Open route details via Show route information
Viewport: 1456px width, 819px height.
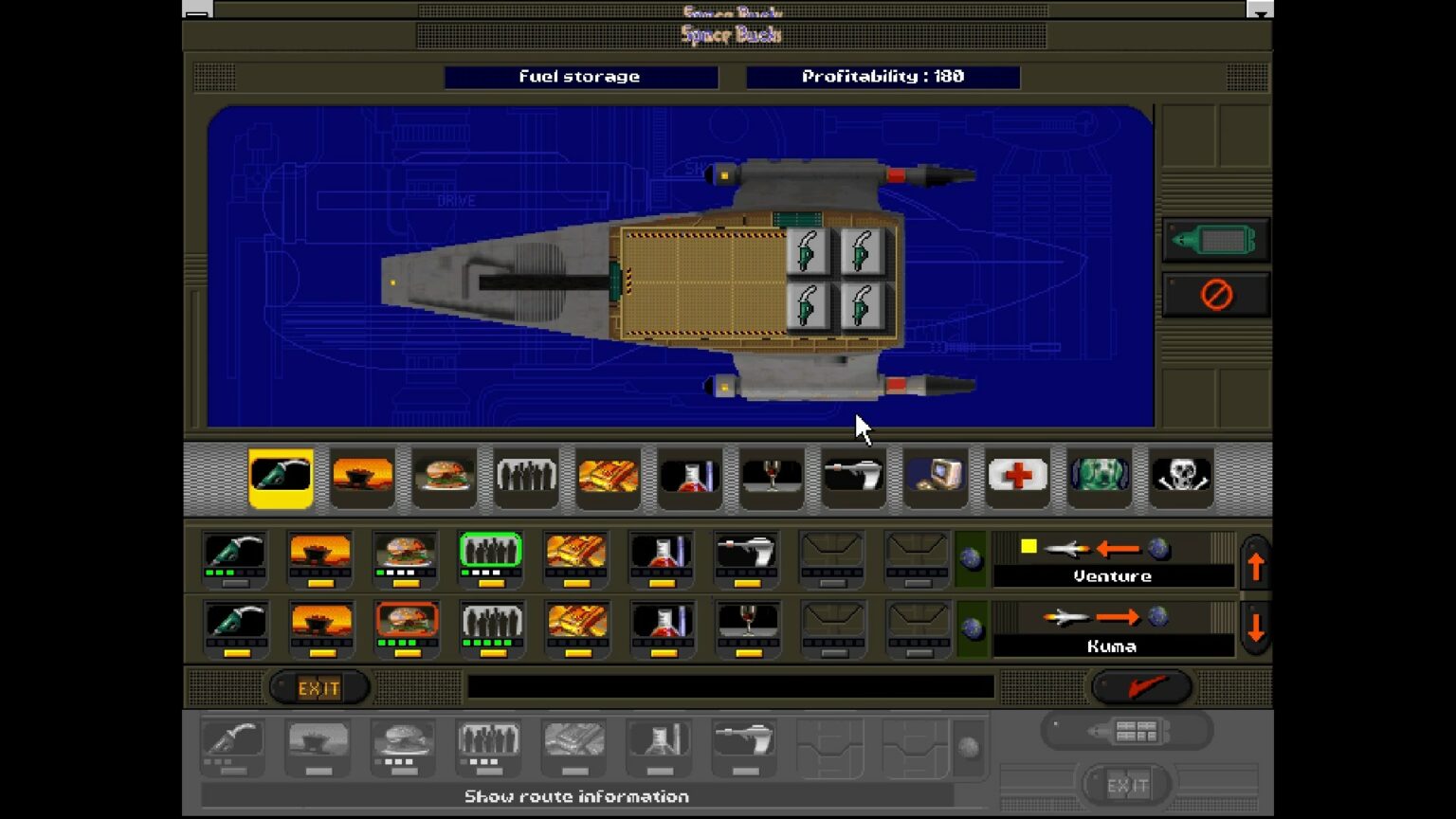pos(576,796)
